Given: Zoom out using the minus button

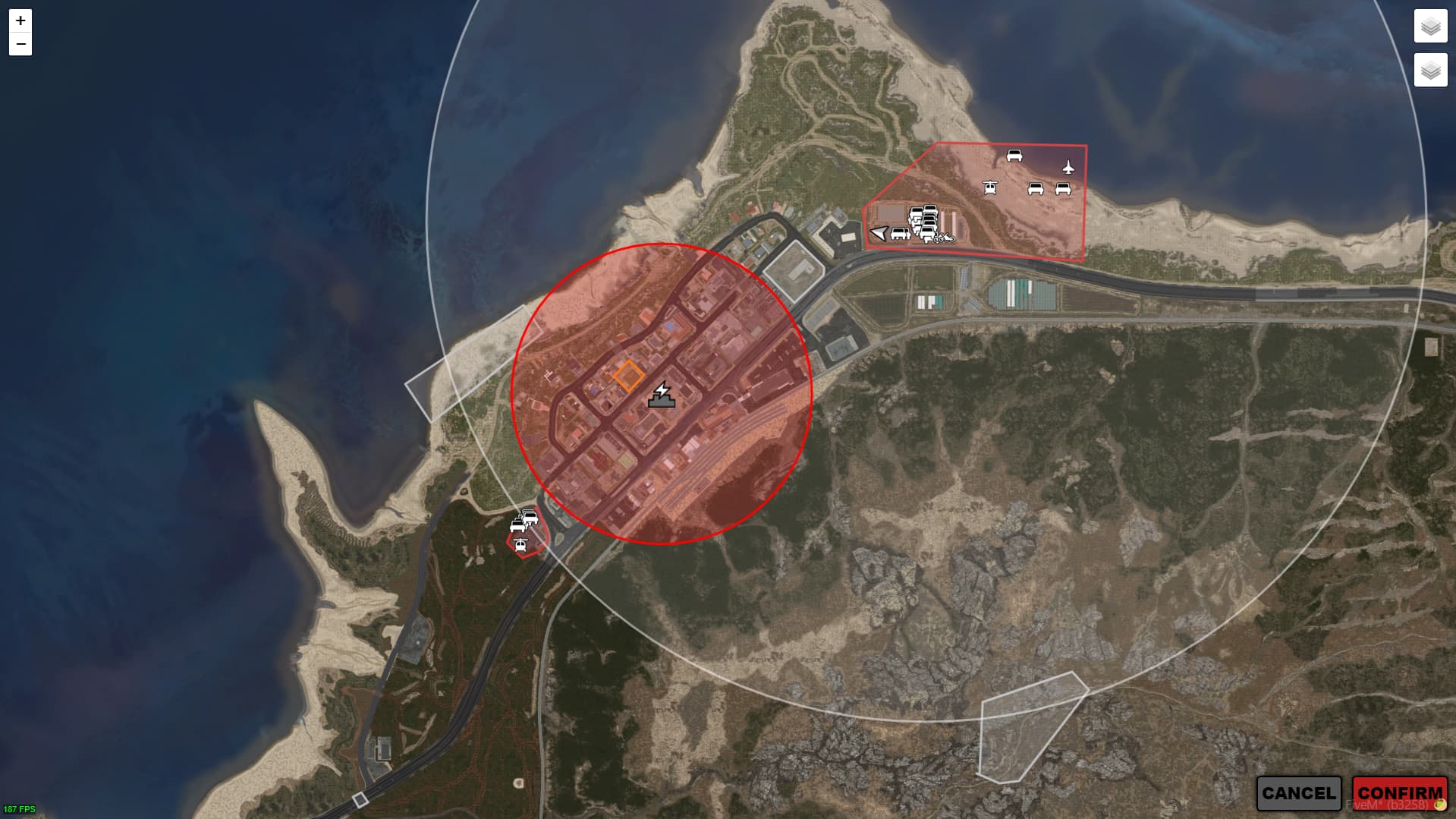Looking at the screenshot, I should coord(20,44).
